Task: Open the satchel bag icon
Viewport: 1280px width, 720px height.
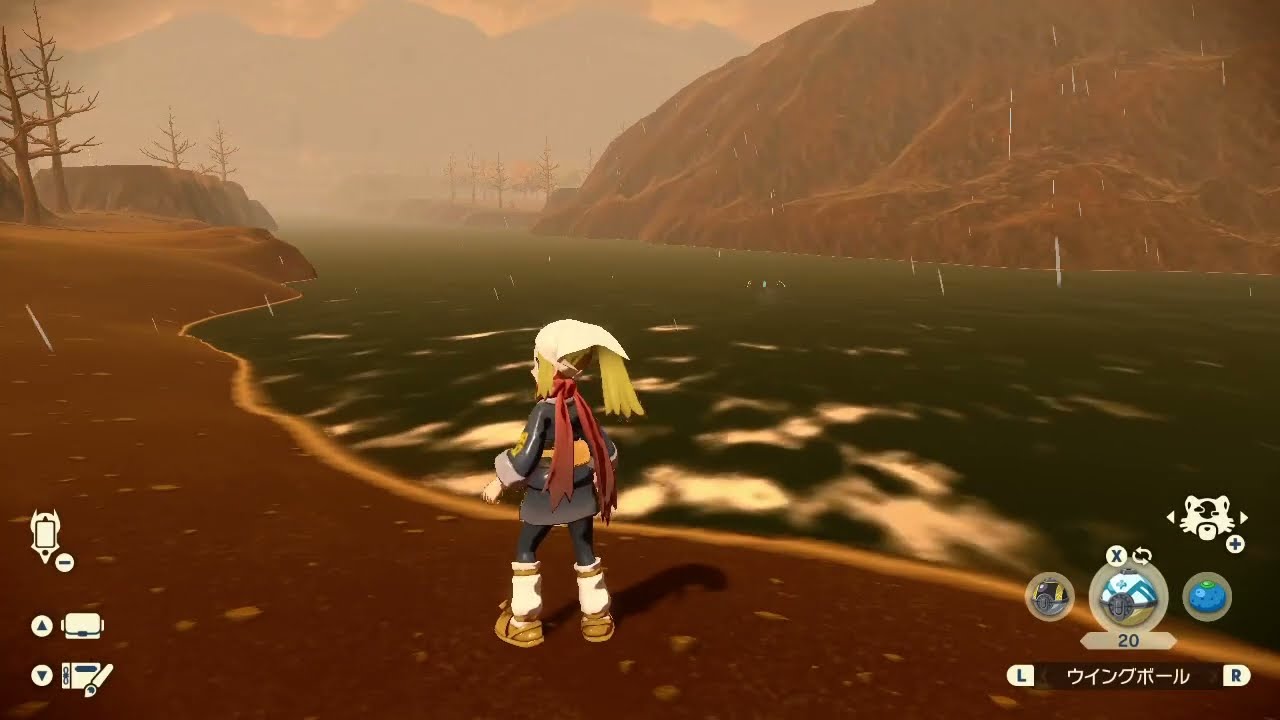Action: 83,627
